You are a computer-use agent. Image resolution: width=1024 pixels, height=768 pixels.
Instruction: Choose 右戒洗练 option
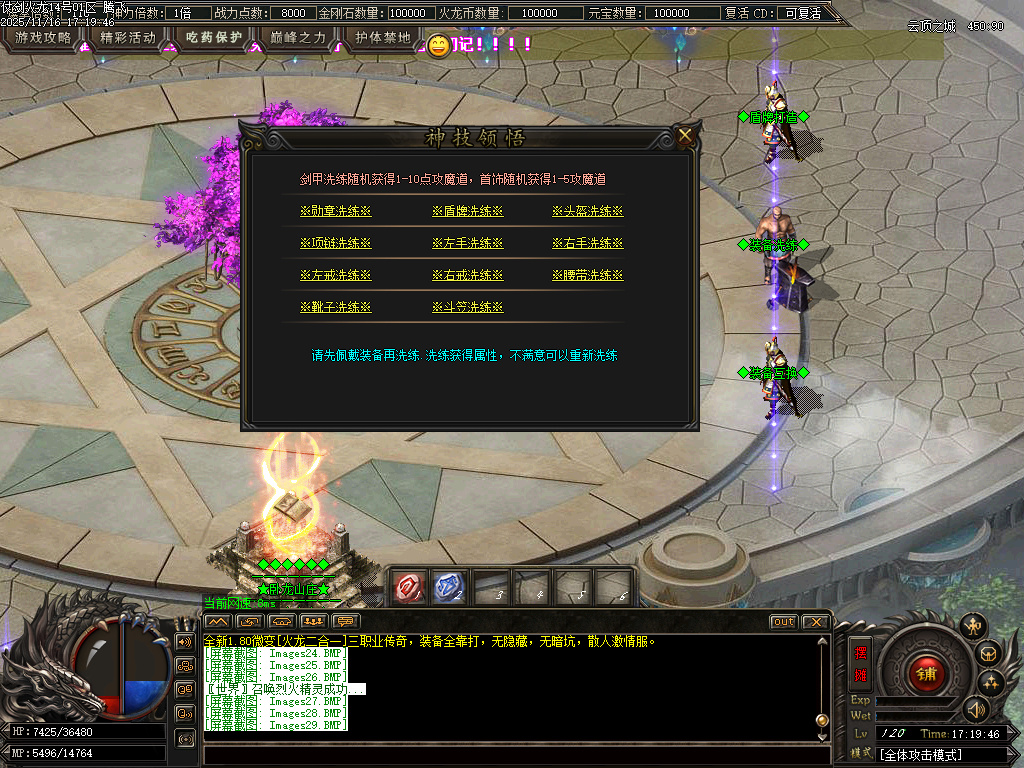tap(467, 276)
